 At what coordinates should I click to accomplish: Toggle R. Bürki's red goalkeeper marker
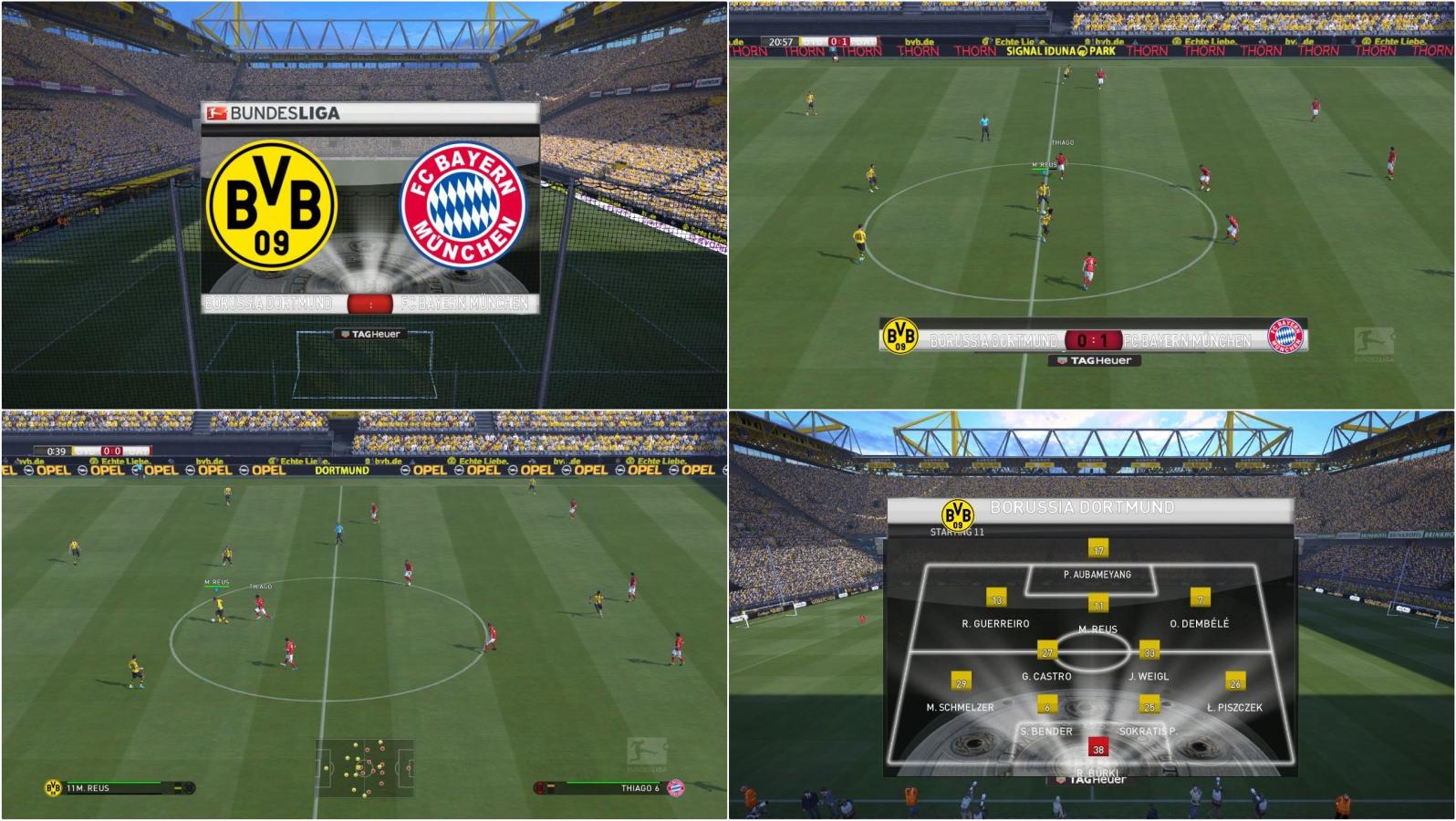[1099, 746]
